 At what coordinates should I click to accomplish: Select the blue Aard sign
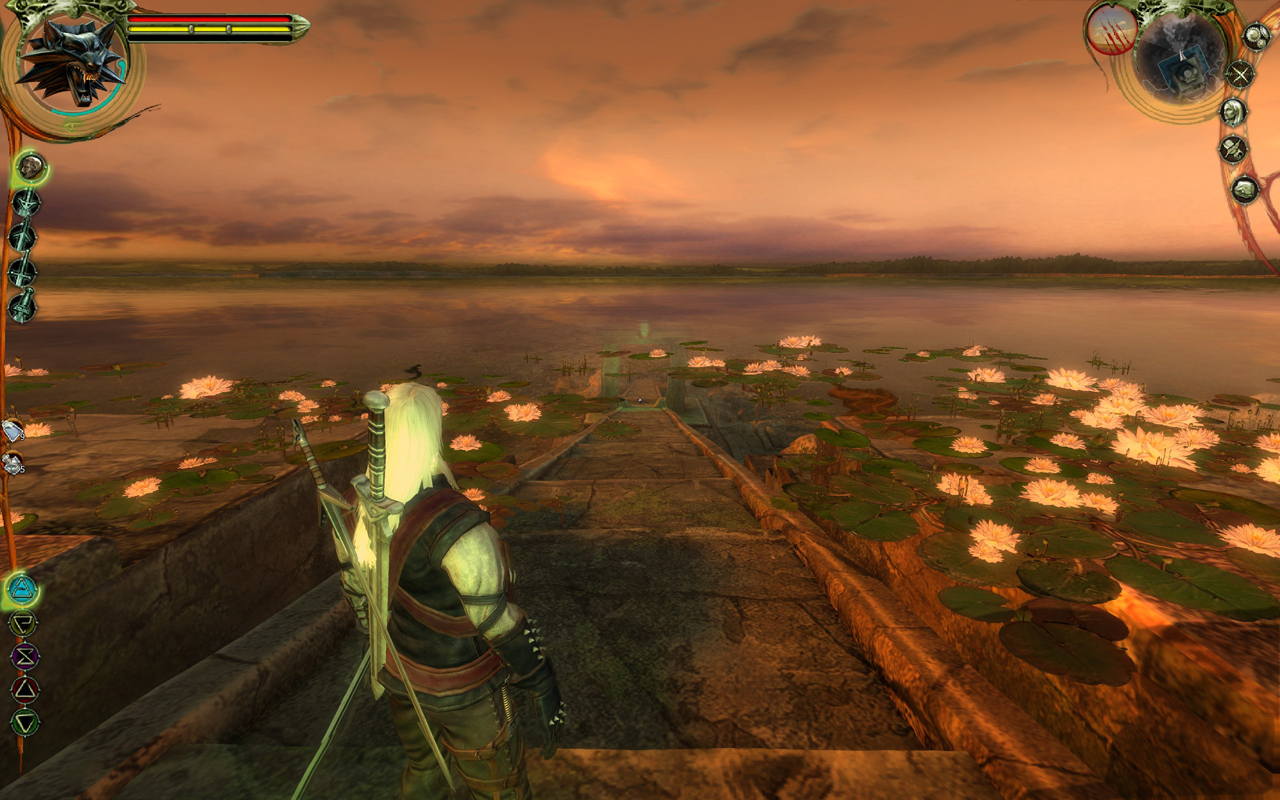[22, 591]
